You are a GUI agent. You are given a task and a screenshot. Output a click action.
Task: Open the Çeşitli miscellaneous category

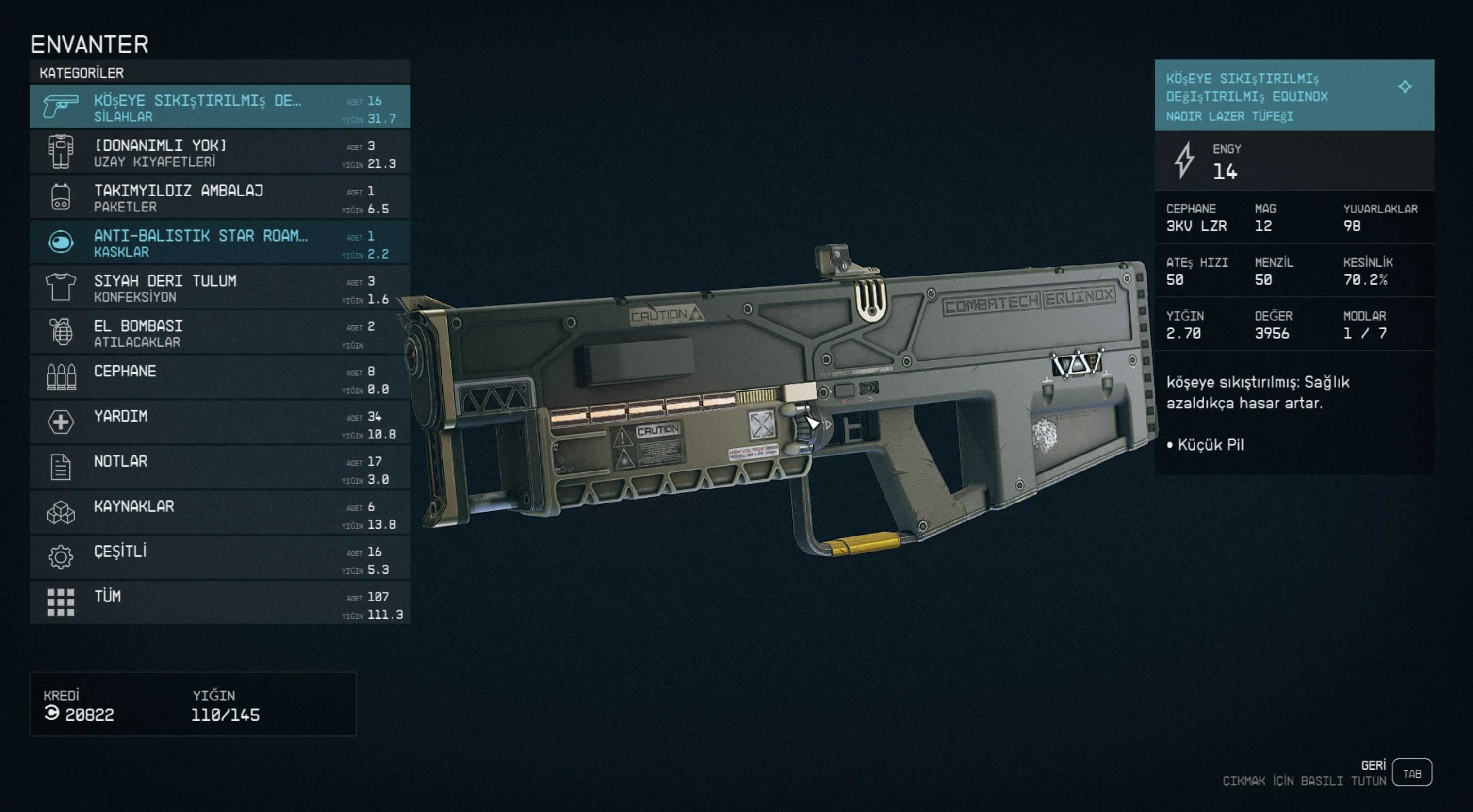220,558
